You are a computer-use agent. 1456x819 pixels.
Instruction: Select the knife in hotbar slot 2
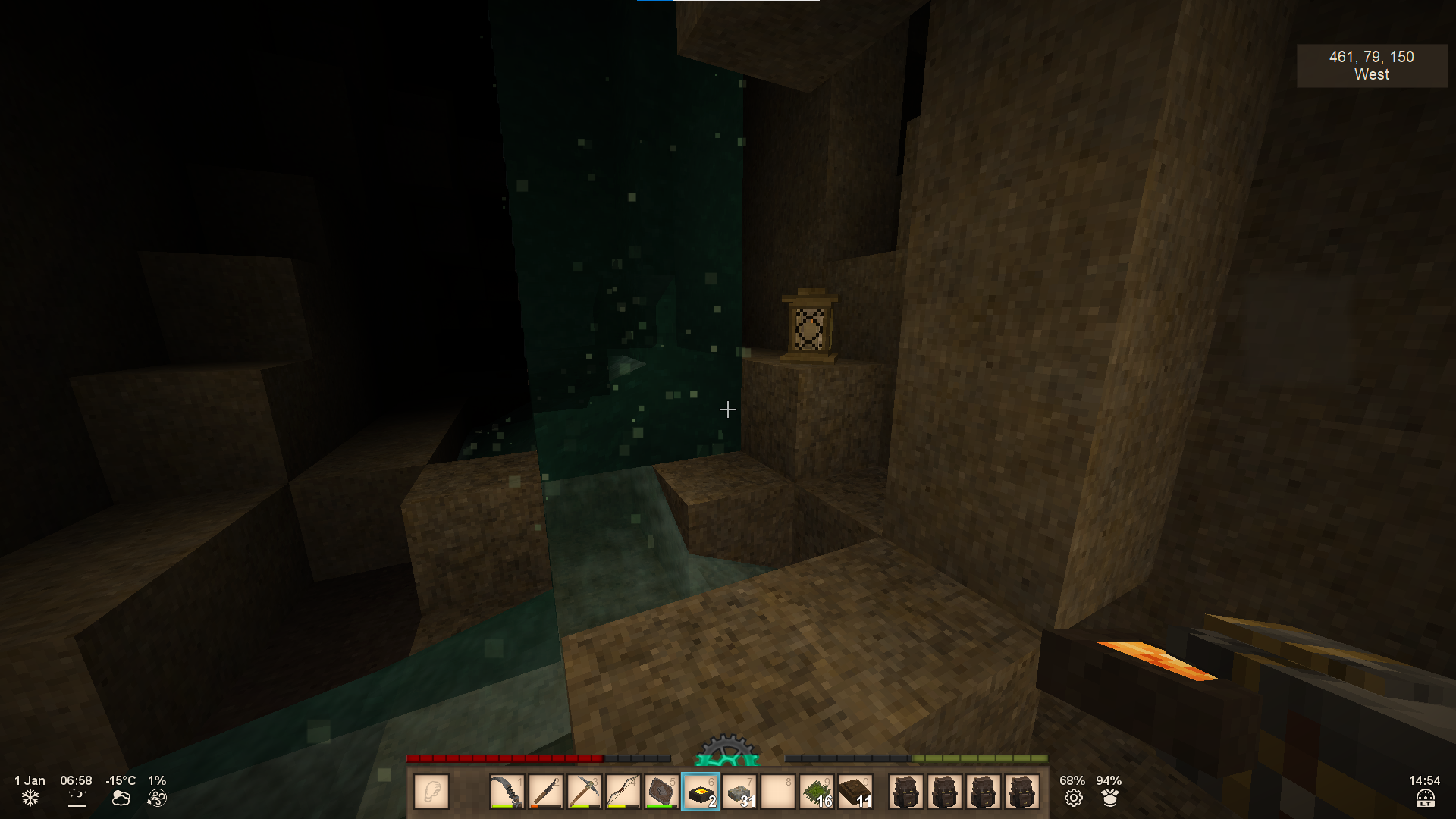[545, 792]
